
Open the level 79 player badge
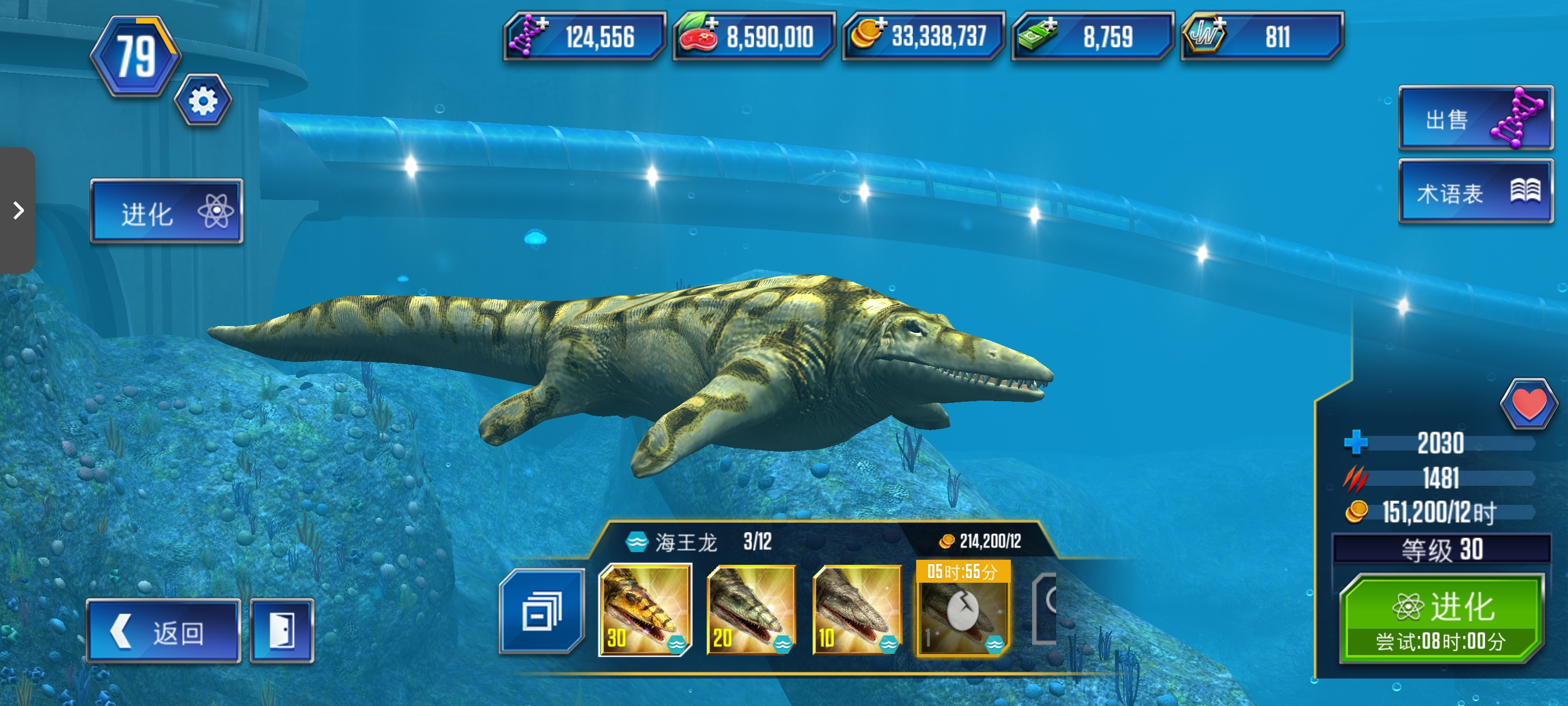point(135,57)
